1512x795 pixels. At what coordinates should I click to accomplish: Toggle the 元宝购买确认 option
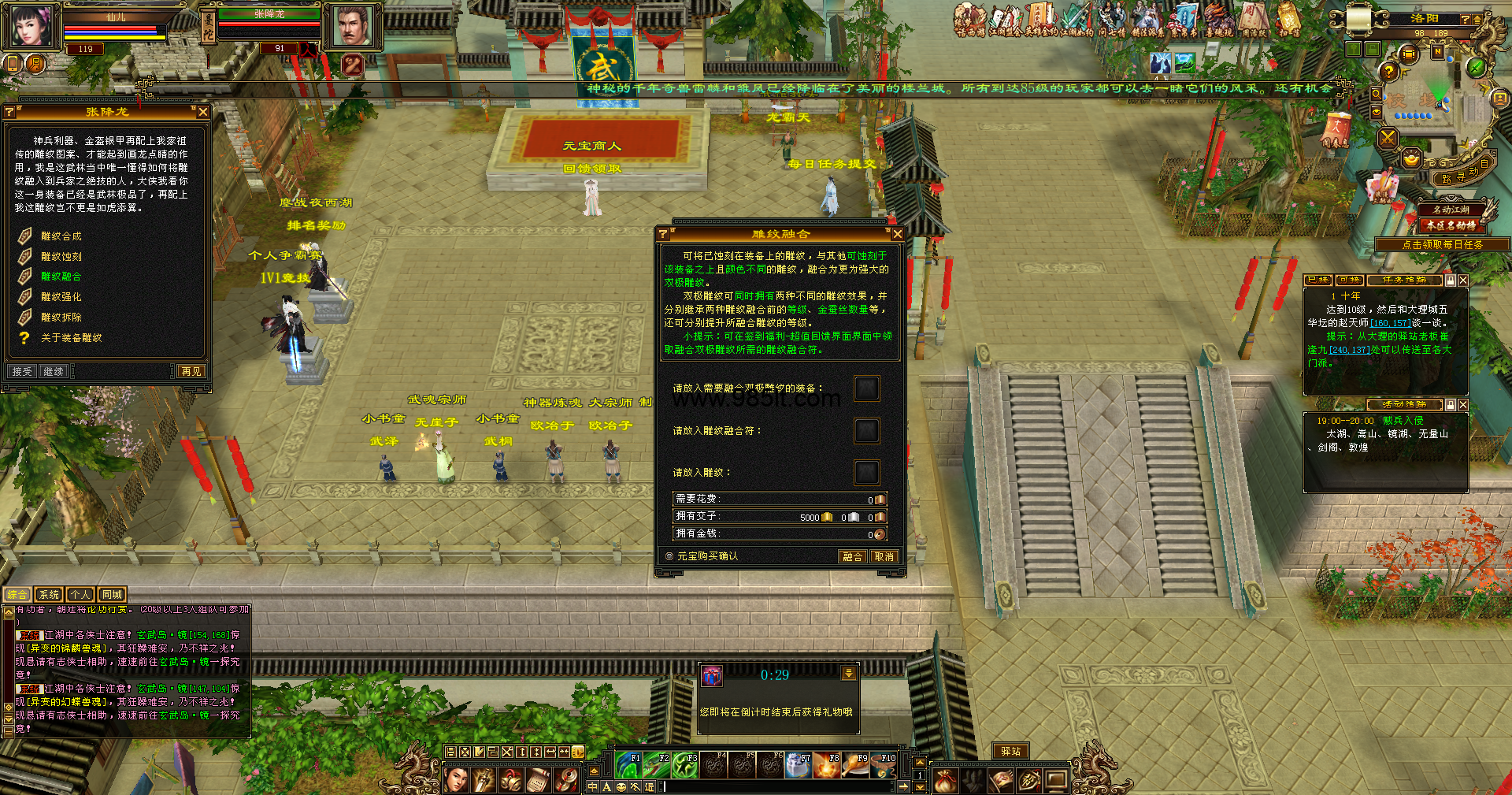(669, 556)
